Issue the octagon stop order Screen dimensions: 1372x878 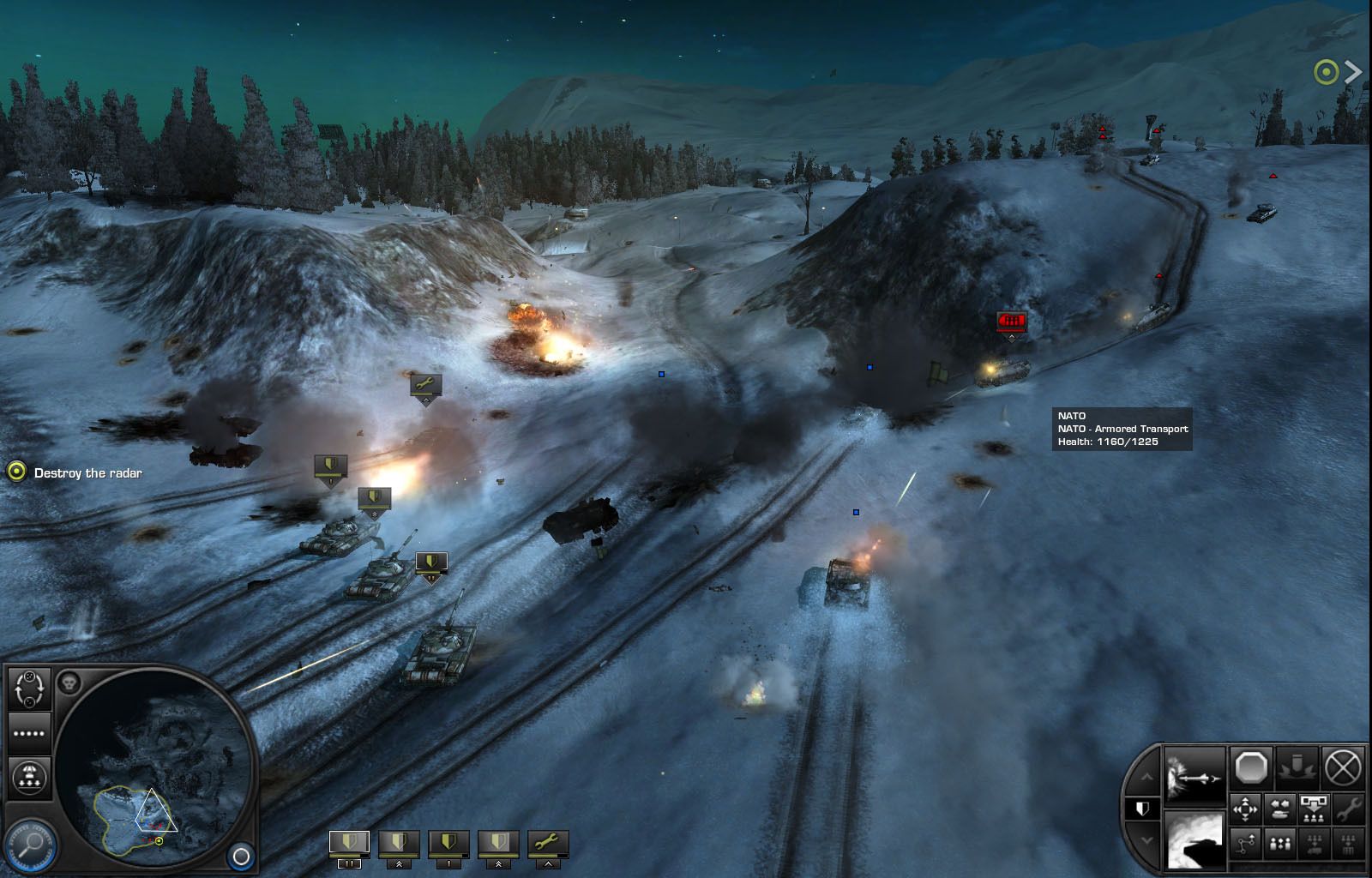click(x=1251, y=767)
